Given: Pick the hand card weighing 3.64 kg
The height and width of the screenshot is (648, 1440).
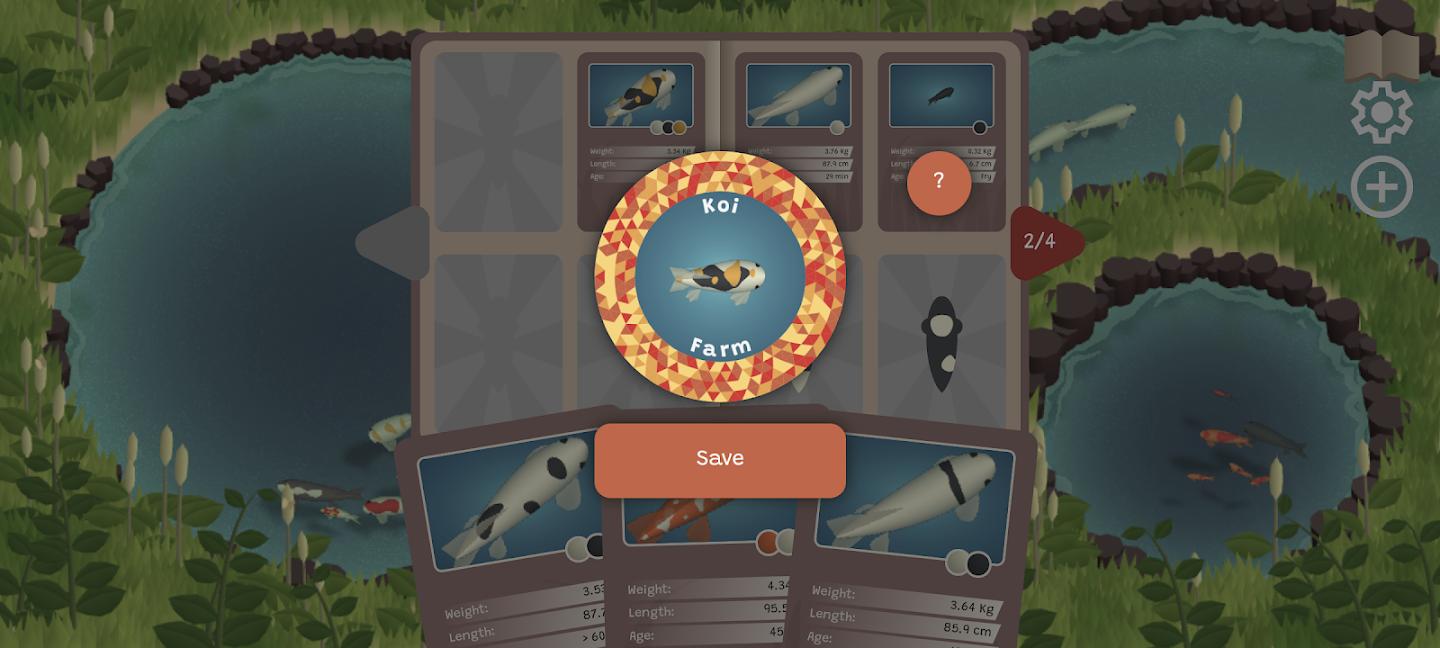Looking at the screenshot, I should tap(910, 540).
